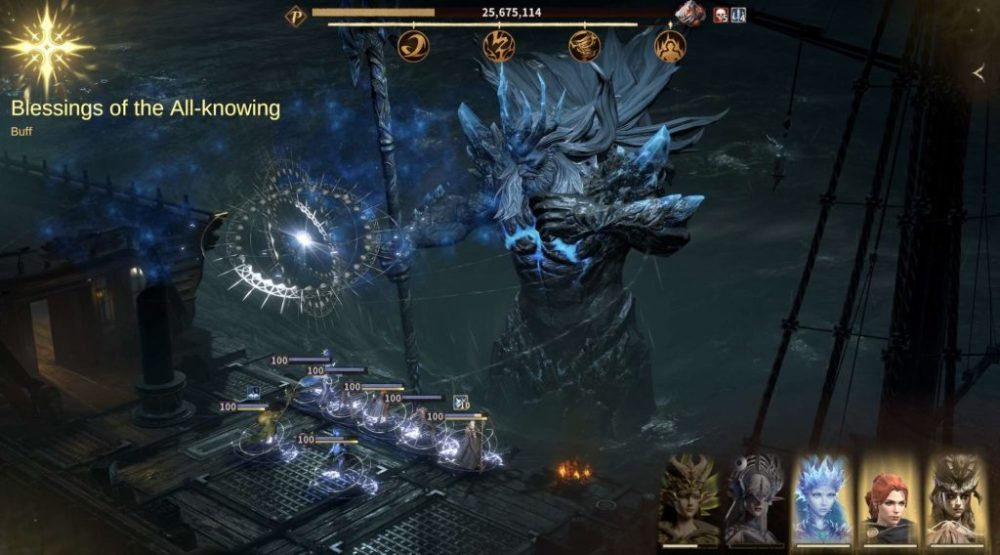Image resolution: width=1000 pixels, height=555 pixels.
Task: Inspect the blue status icon beside the skull
Action: (739, 15)
